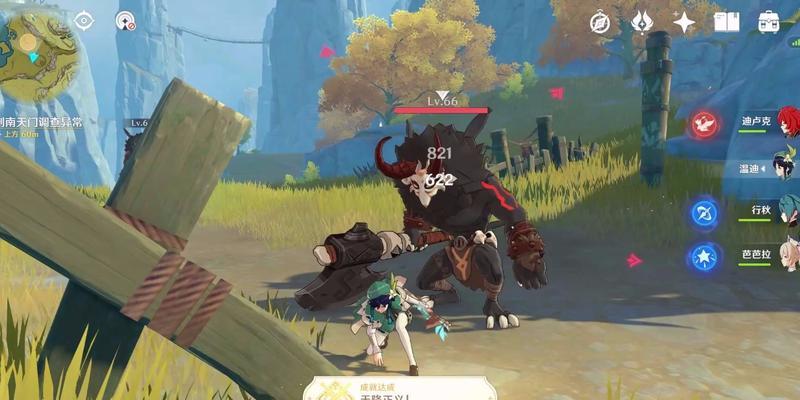
Task: Open the adventurer handbook book icon
Action: click(x=726, y=22)
